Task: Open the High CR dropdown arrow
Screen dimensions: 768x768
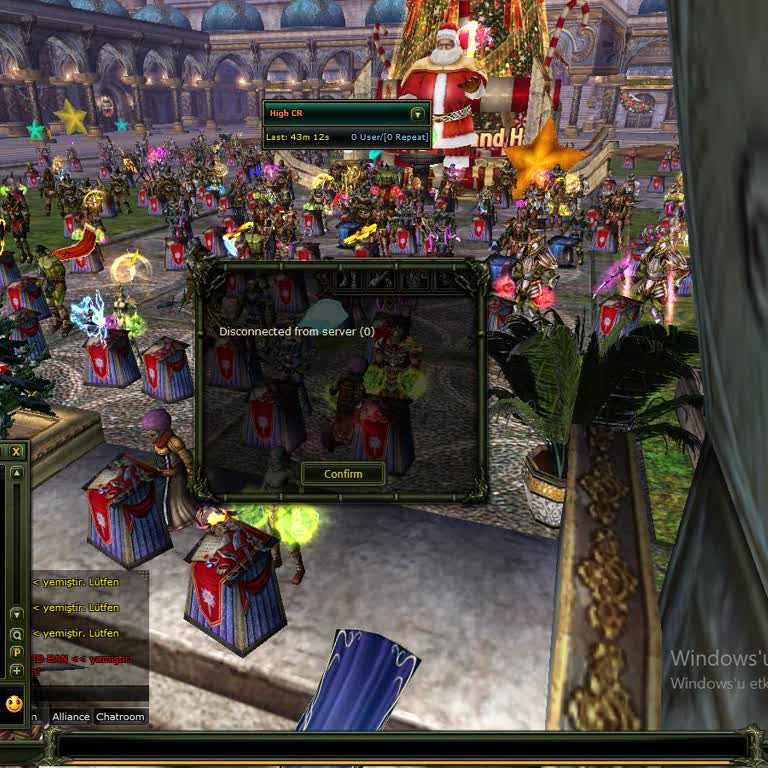Action: [417, 114]
